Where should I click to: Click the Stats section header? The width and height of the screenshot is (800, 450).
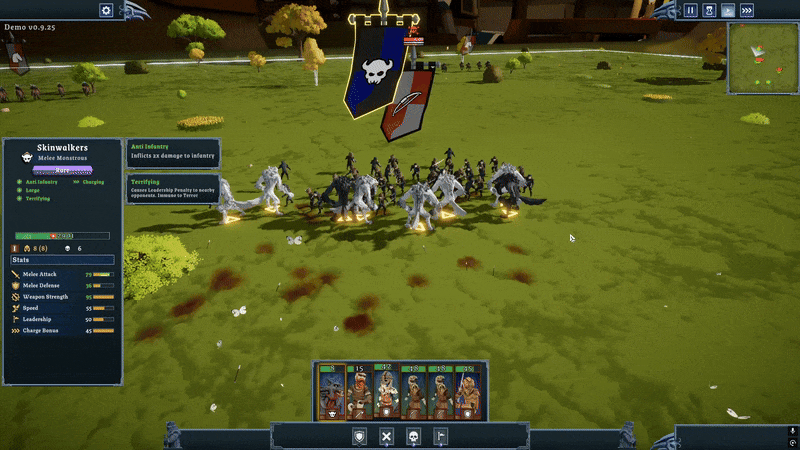21,259
